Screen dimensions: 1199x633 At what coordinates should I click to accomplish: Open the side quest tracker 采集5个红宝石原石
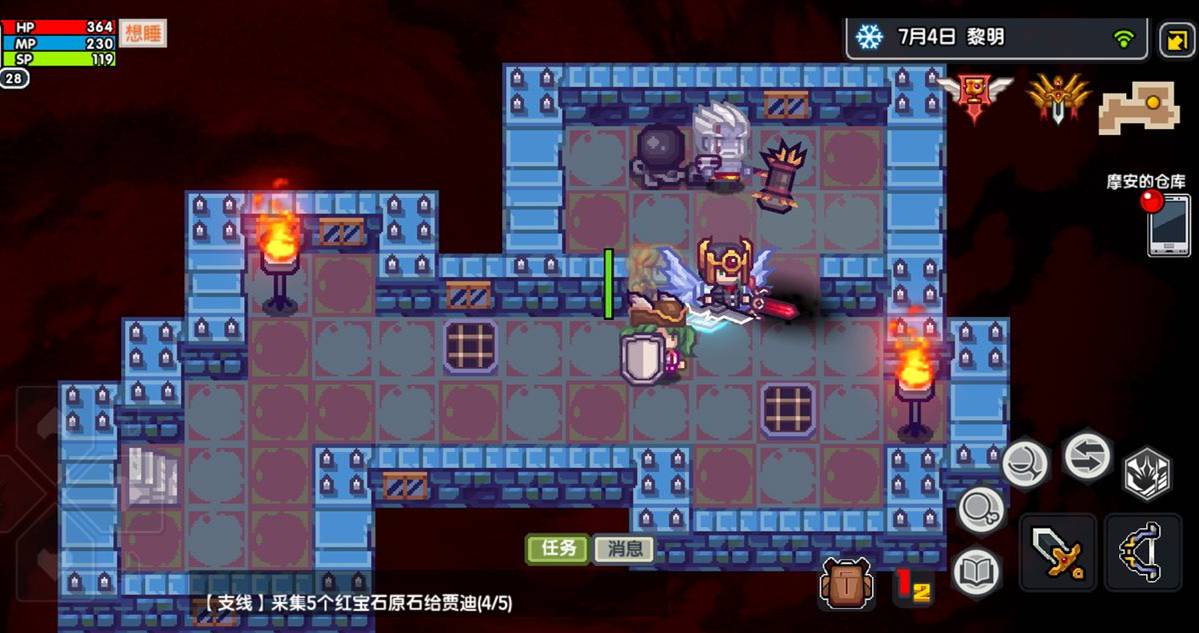pos(358,603)
